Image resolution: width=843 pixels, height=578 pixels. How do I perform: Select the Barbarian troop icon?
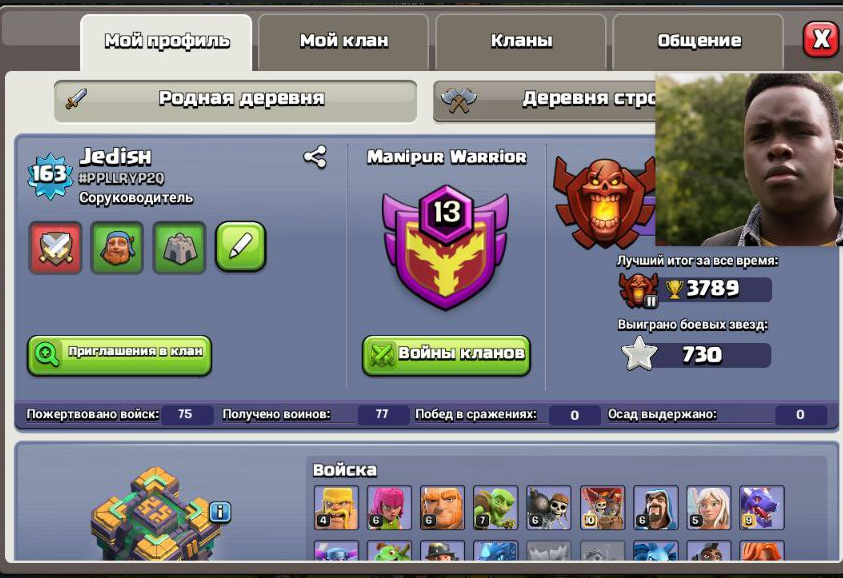pos(335,508)
